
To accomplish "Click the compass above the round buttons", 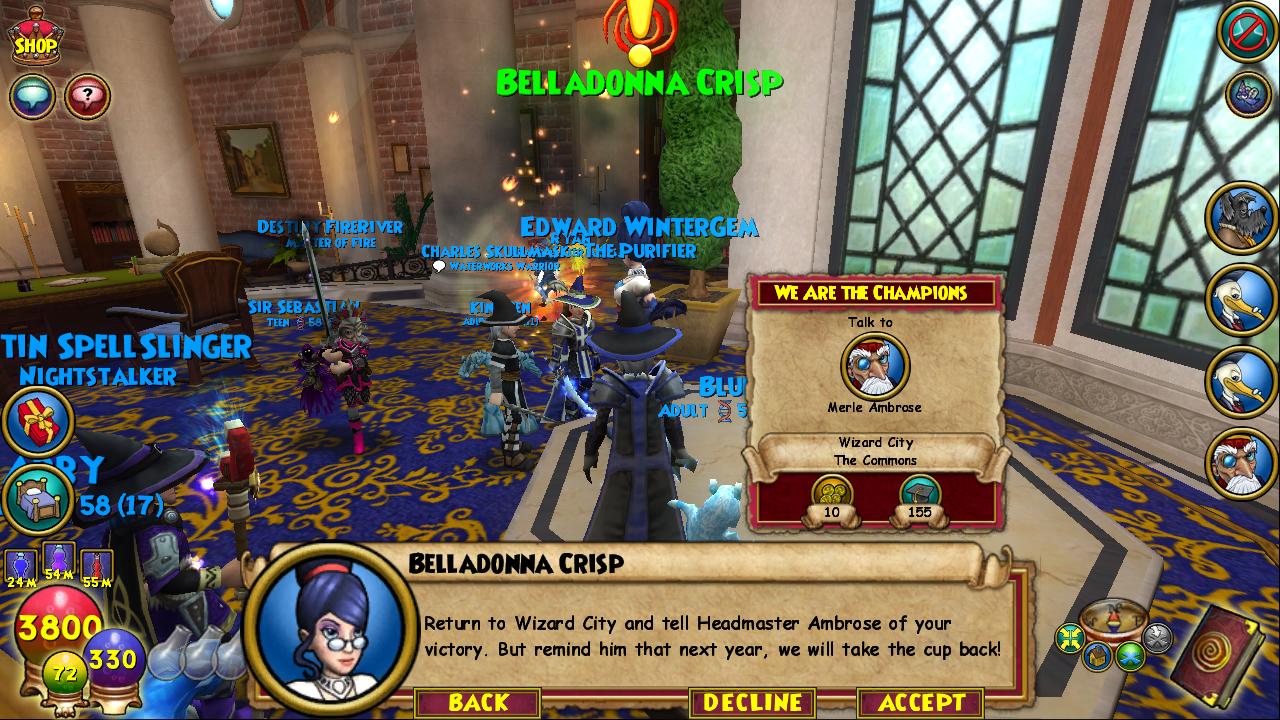I will pos(1113,619).
